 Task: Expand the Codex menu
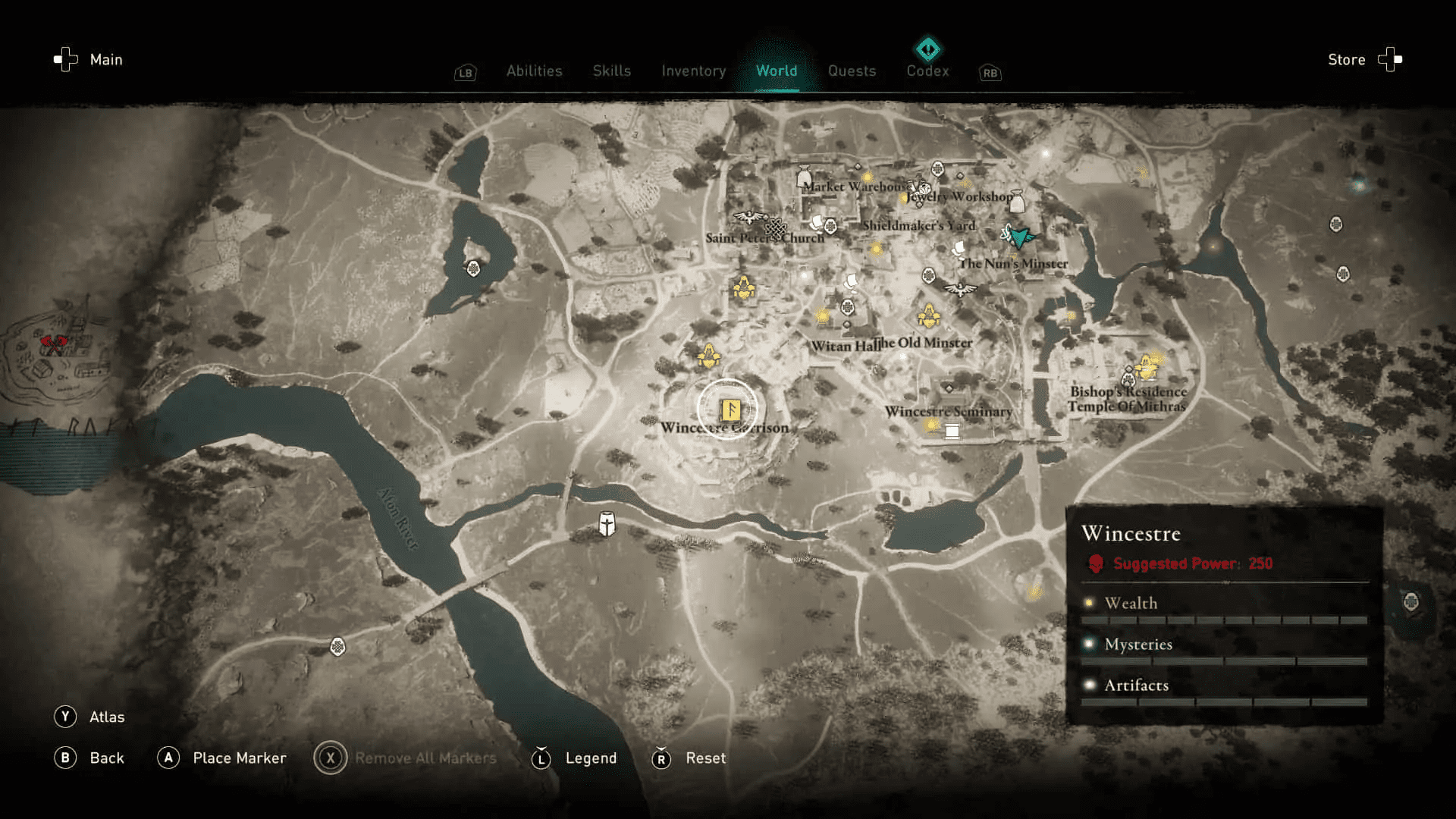point(927,71)
